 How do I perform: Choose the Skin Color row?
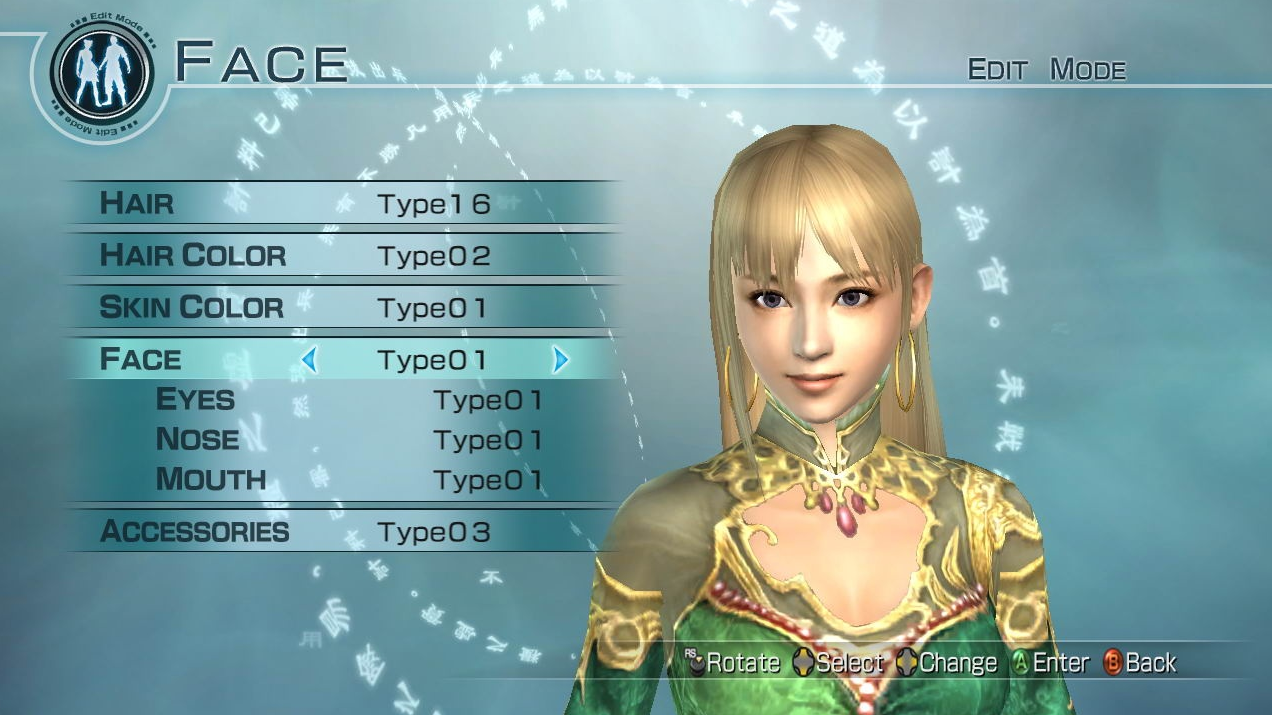(x=340, y=308)
